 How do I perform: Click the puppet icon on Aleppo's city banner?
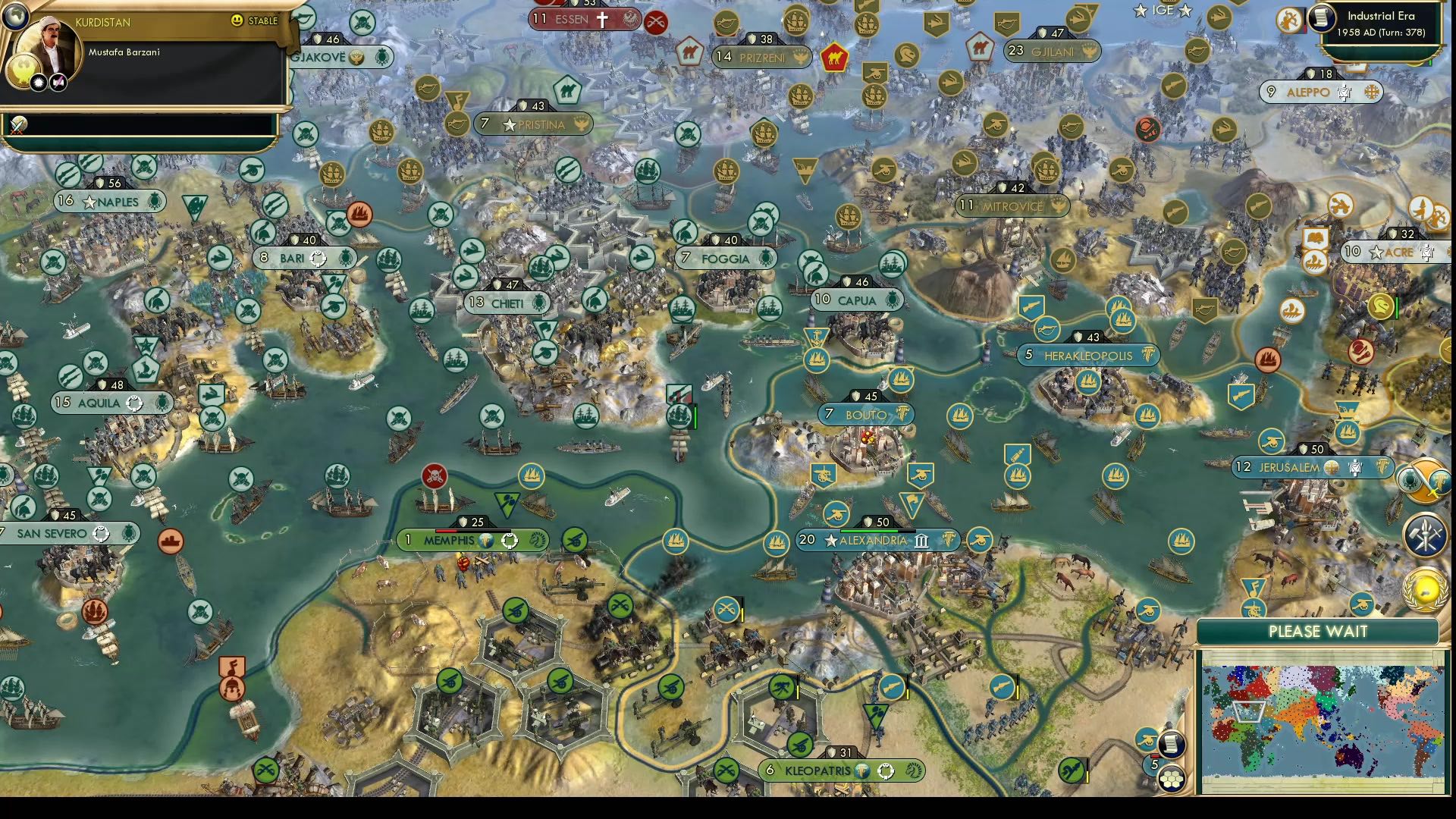[x=1344, y=92]
